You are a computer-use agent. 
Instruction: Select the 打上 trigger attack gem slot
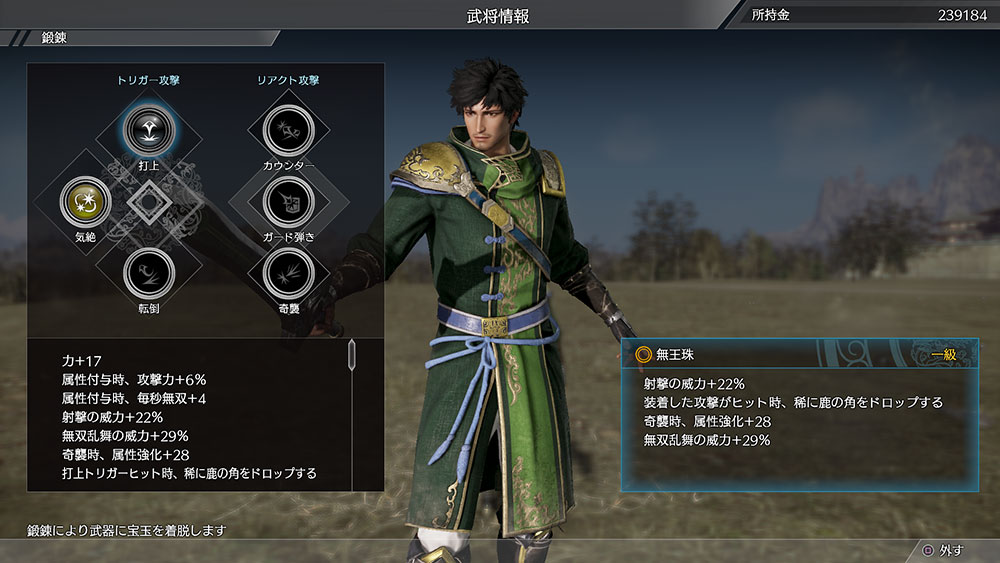coord(149,129)
